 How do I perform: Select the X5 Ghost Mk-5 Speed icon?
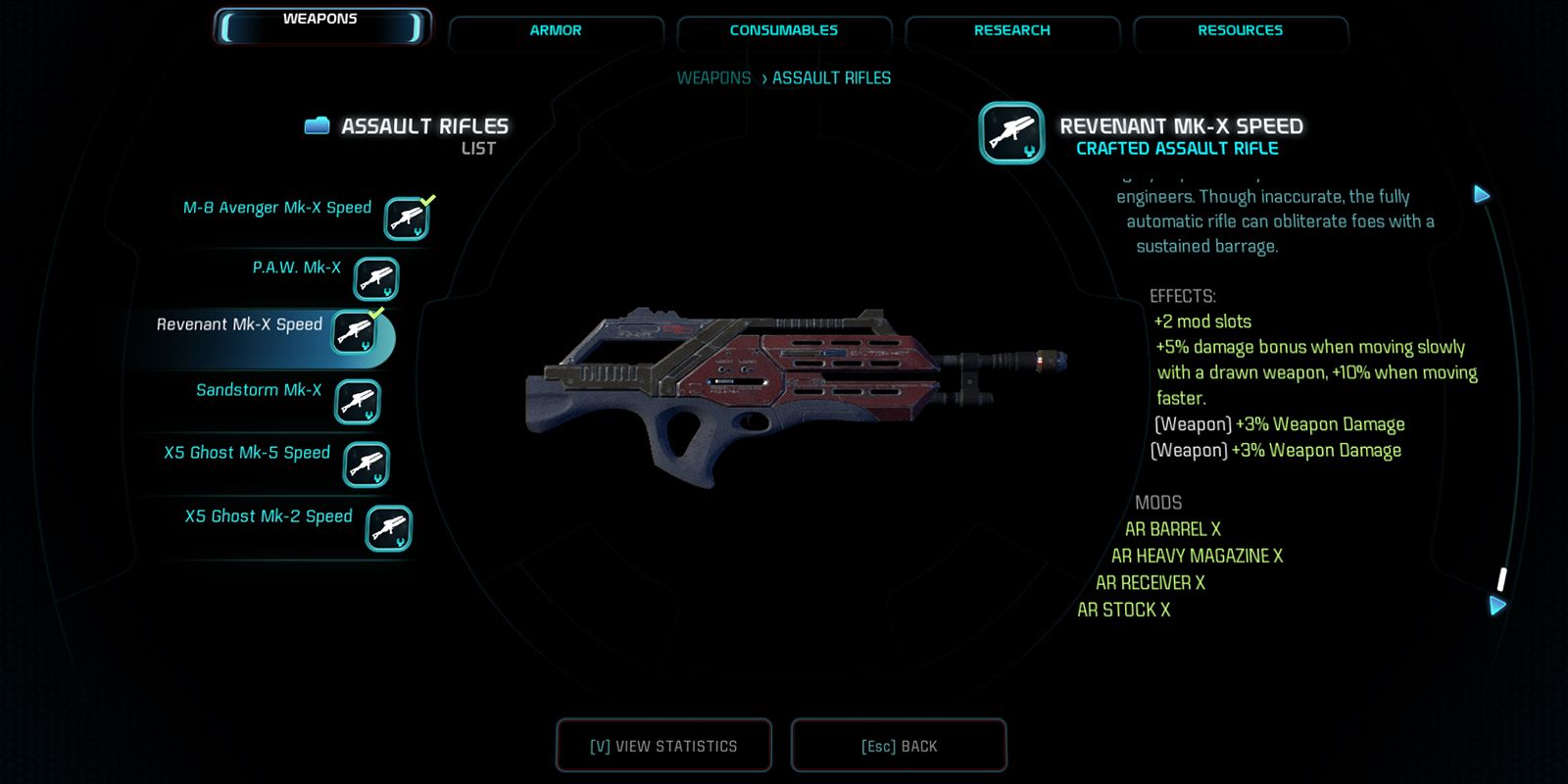[367, 464]
